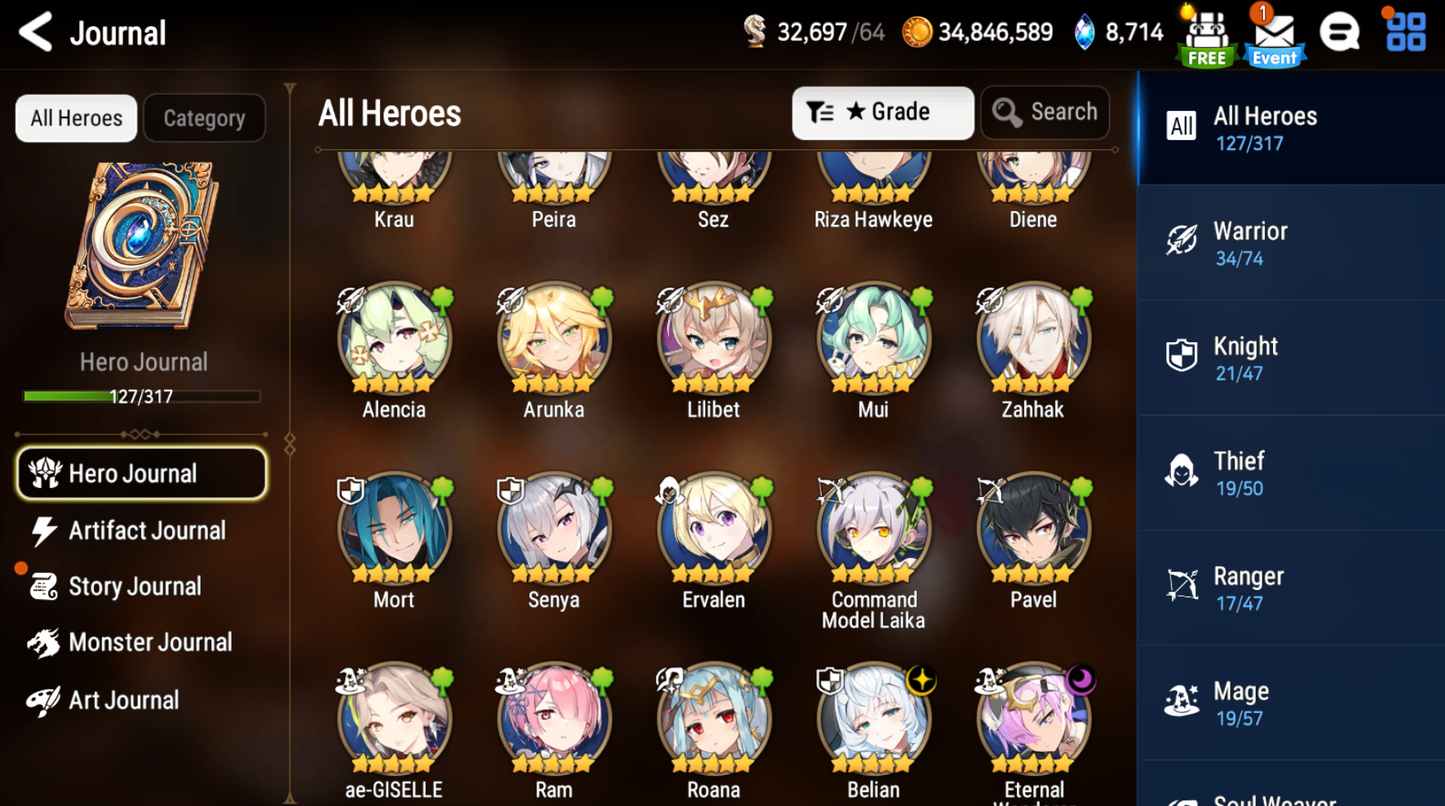Screen dimensions: 1445x806
Task: Open the Art Journal
Action: [123, 699]
